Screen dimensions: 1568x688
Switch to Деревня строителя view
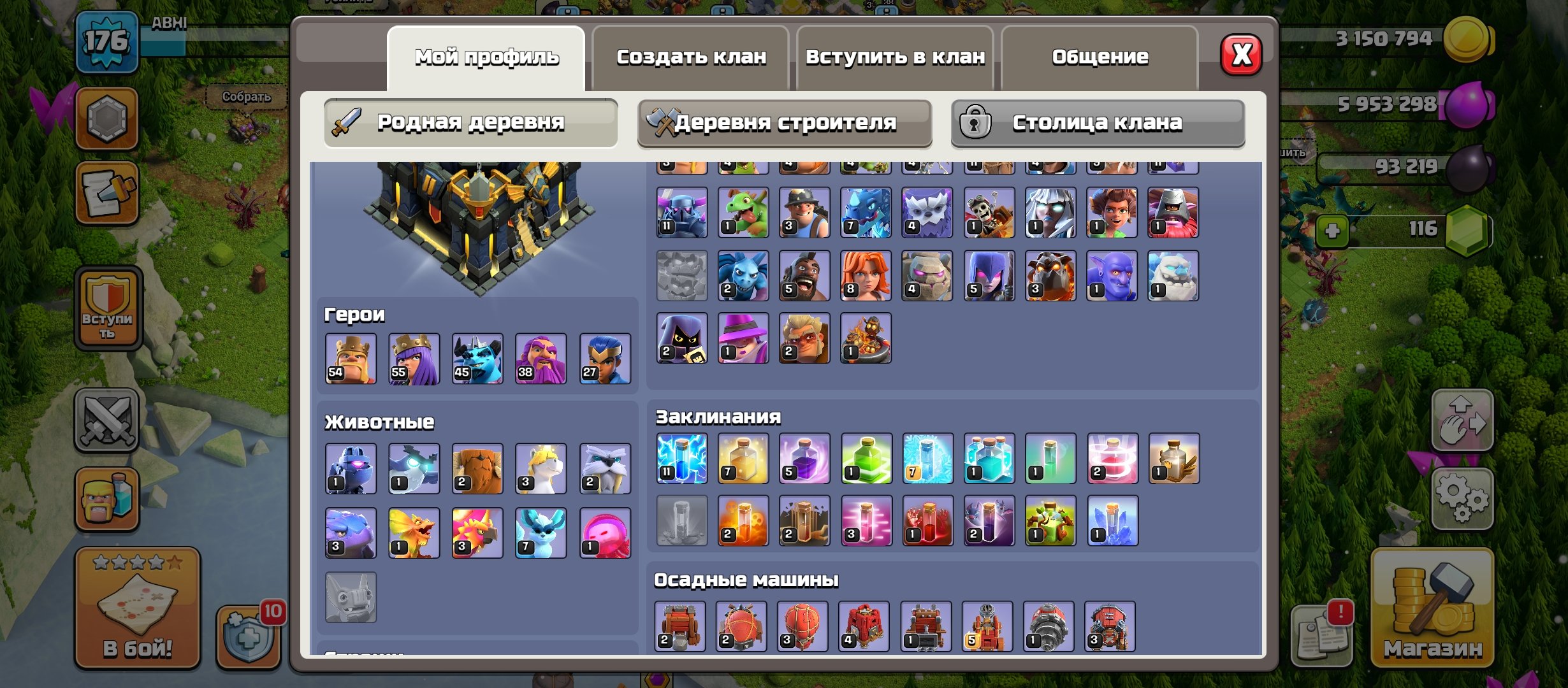784,122
